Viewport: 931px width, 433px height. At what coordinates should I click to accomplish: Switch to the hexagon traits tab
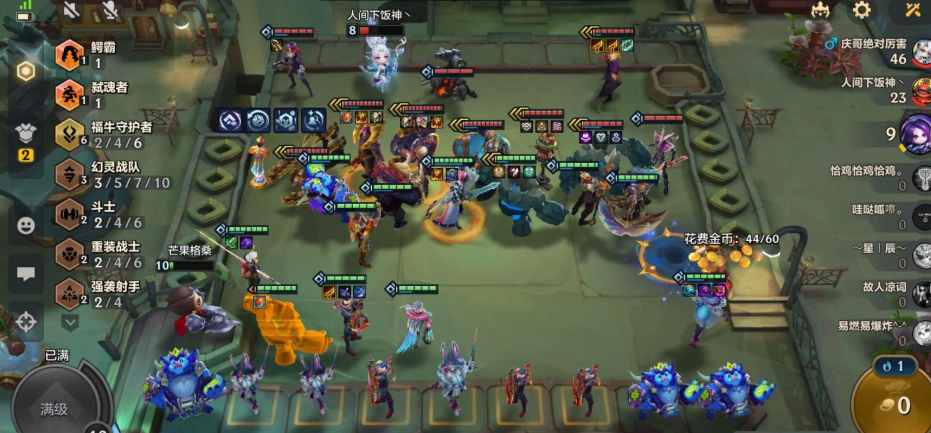tap(26, 71)
